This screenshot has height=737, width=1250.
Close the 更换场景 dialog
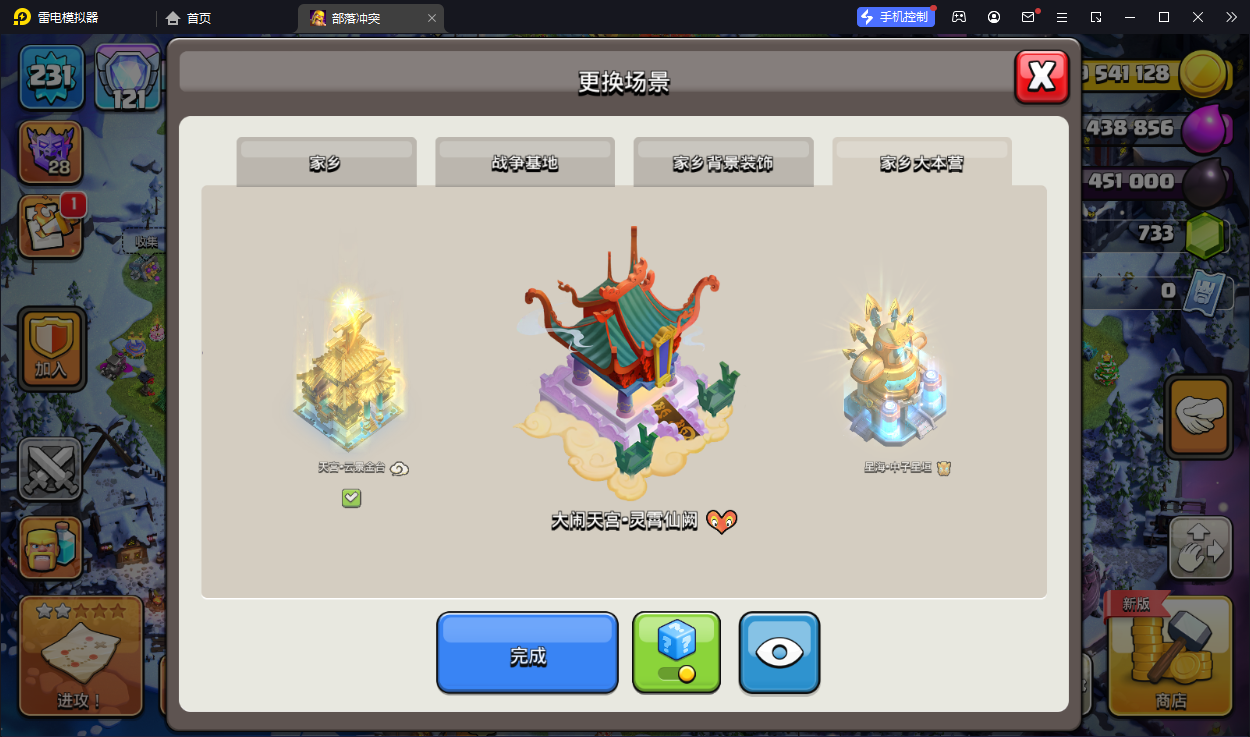[x=1041, y=76]
